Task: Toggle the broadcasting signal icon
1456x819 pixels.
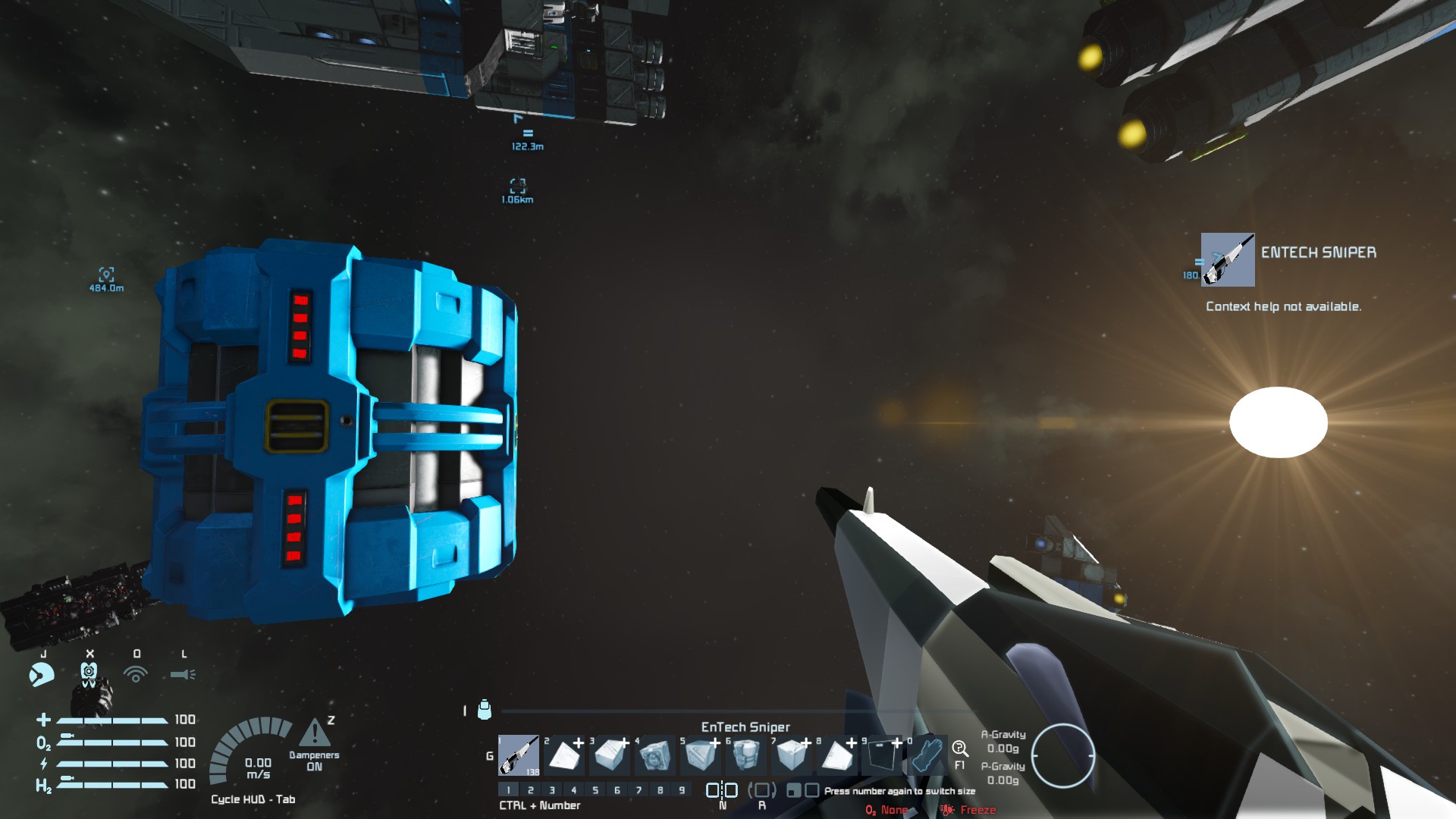Action: tap(136, 673)
